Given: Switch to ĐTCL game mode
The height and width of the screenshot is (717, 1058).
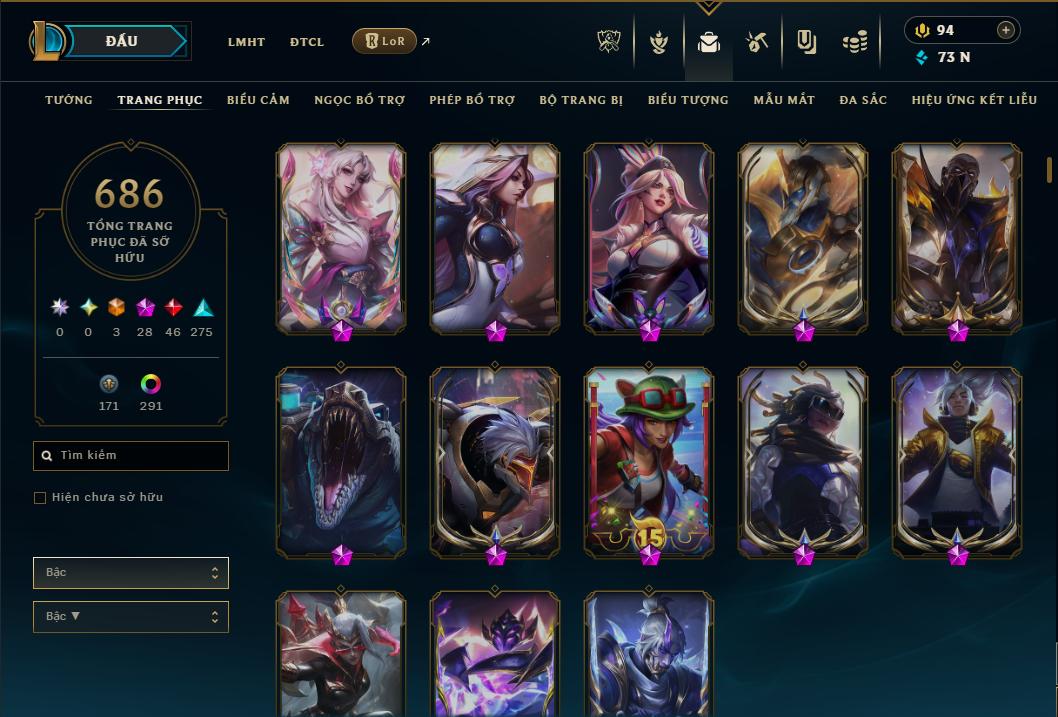Looking at the screenshot, I should [x=307, y=42].
